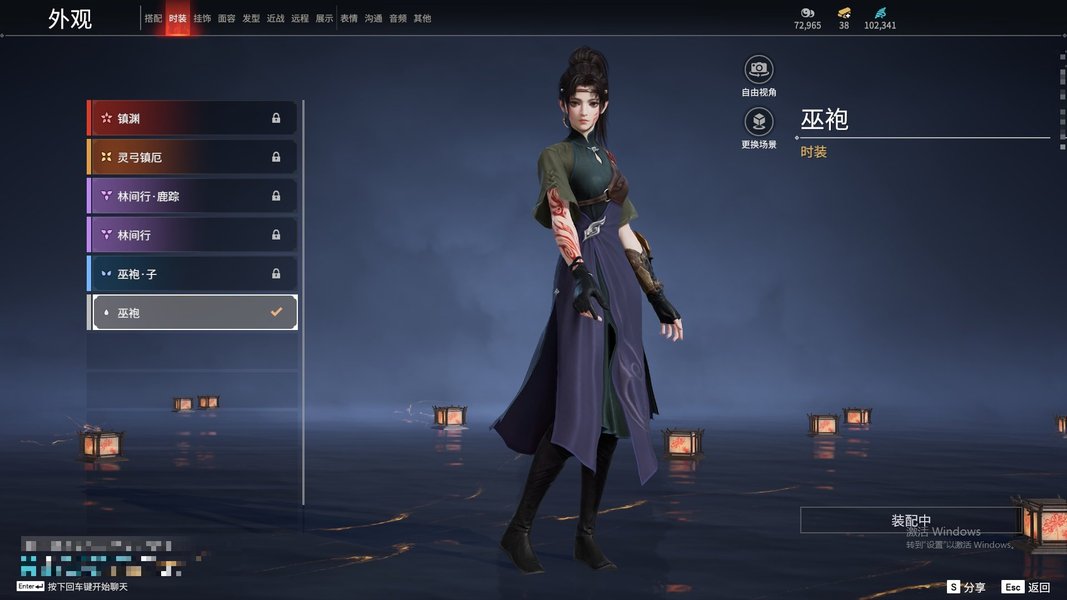Activate the 自由视角 camera button
The height and width of the screenshot is (600, 1067).
(x=759, y=69)
